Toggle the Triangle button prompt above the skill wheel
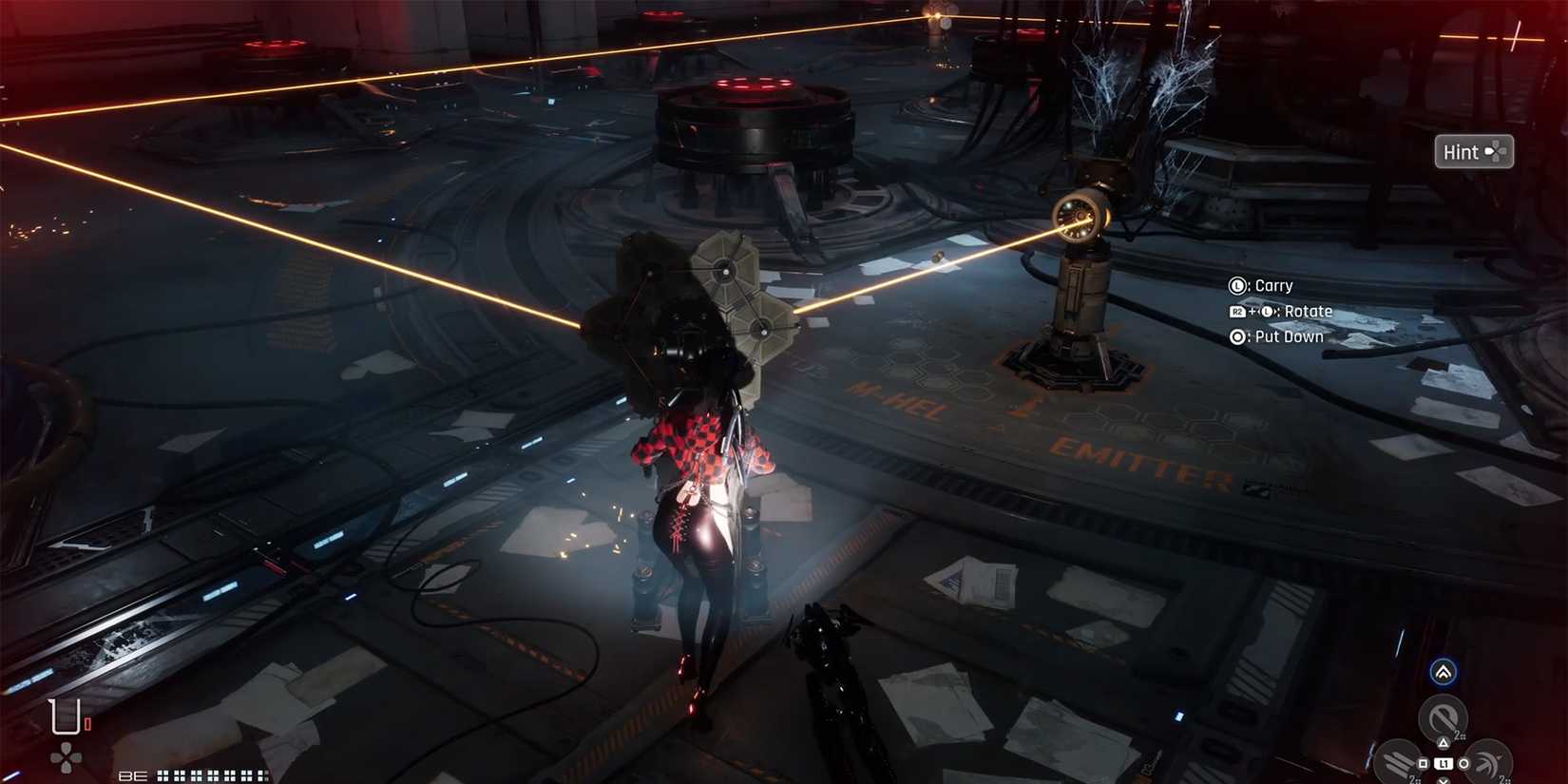This screenshot has height=784, width=1568. [1444, 742]
